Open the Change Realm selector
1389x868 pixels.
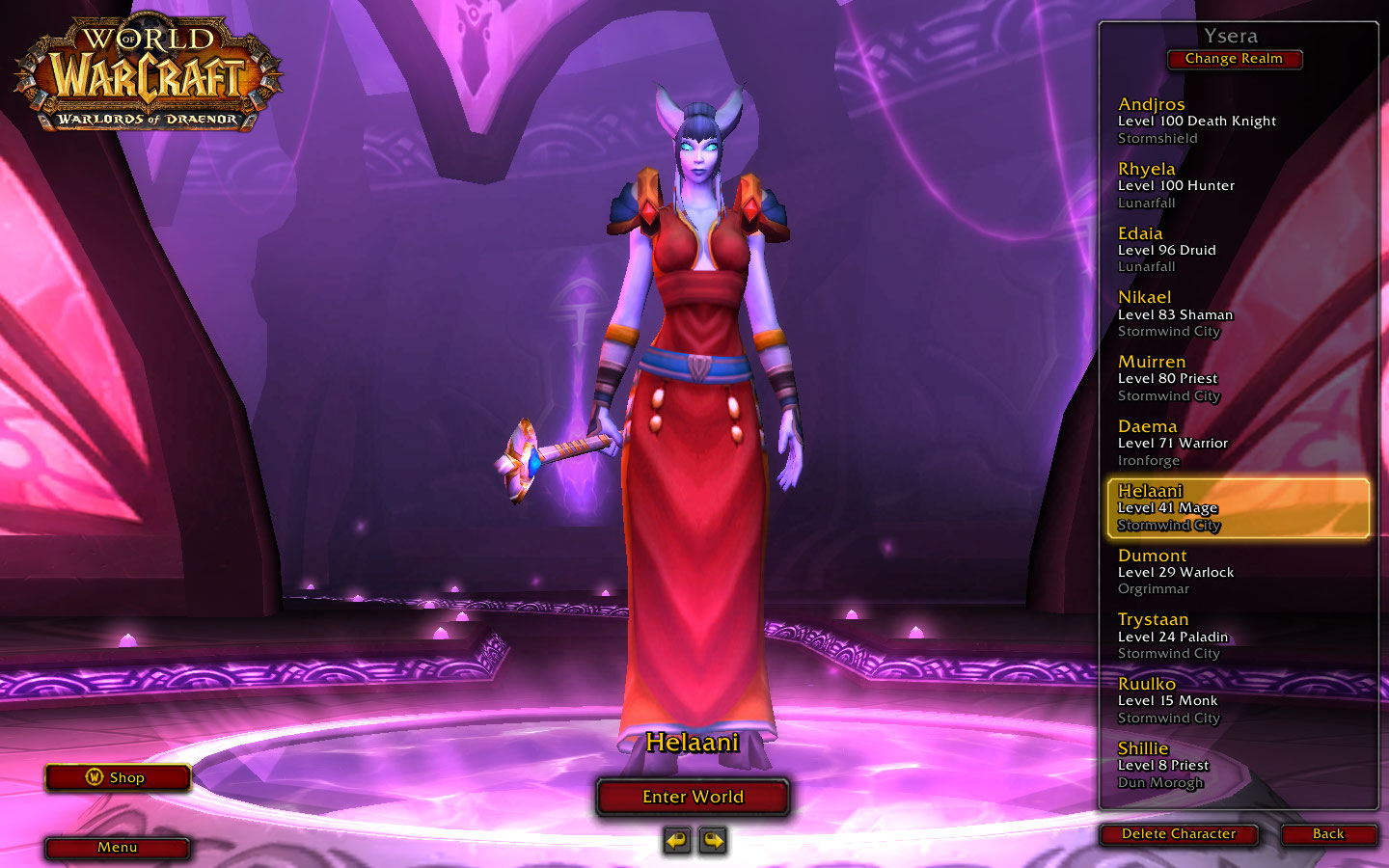pos(1235,59)
